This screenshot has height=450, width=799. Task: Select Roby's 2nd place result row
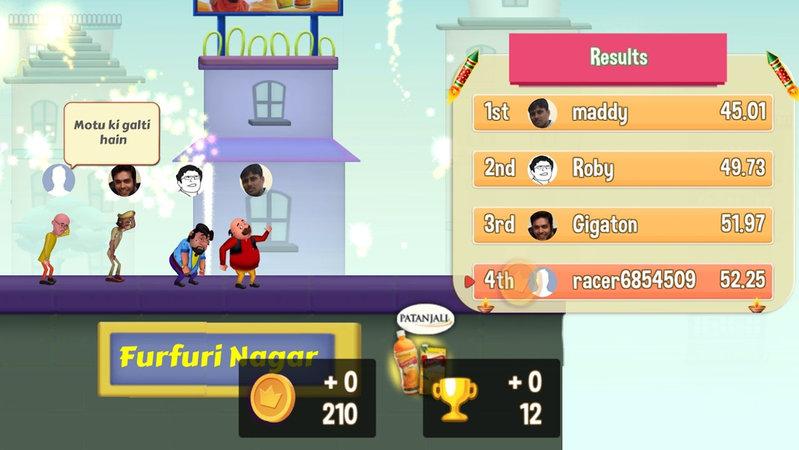pyautogui.click(x=624, y=168)
